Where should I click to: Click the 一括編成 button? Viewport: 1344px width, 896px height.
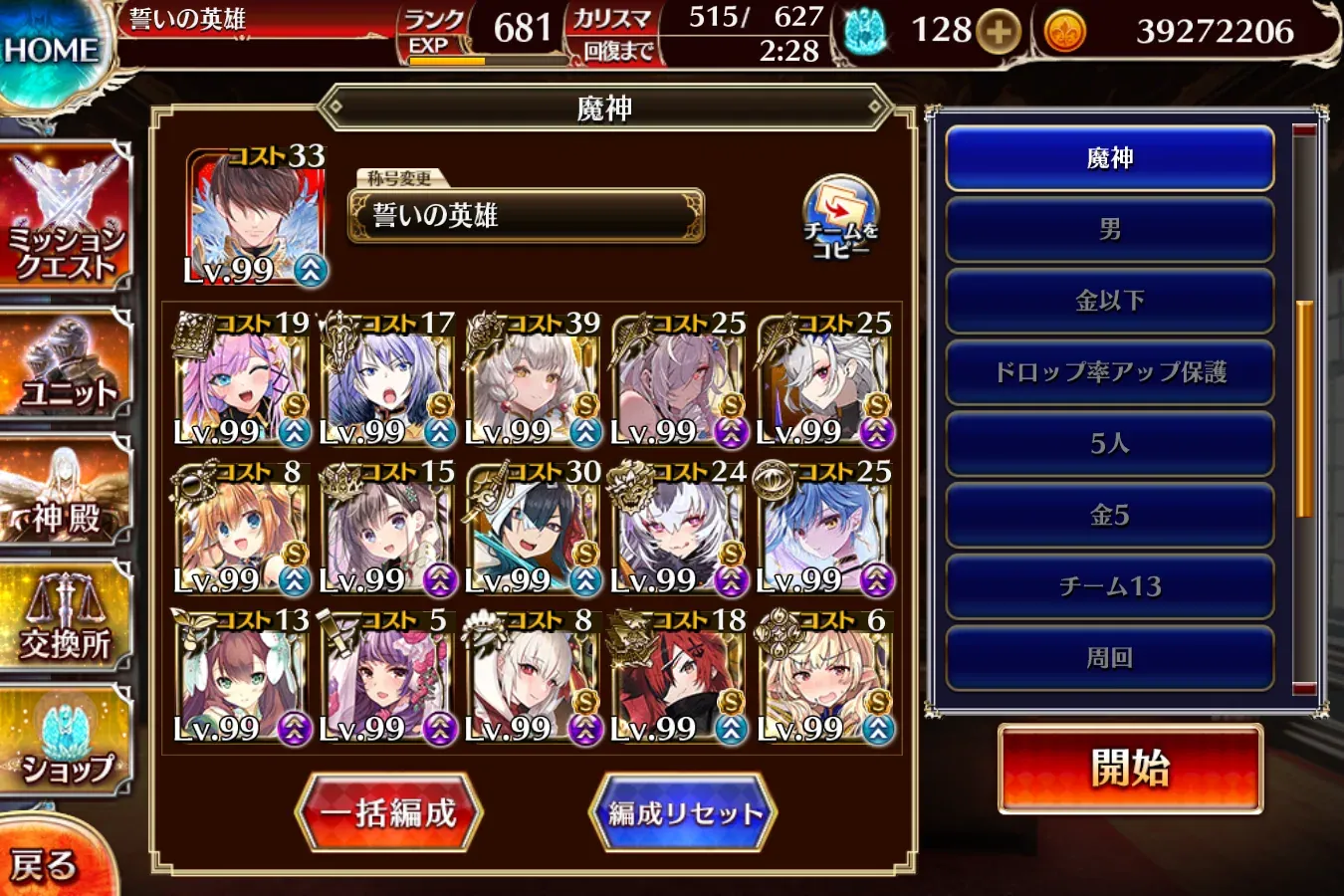tap(389, 811)
